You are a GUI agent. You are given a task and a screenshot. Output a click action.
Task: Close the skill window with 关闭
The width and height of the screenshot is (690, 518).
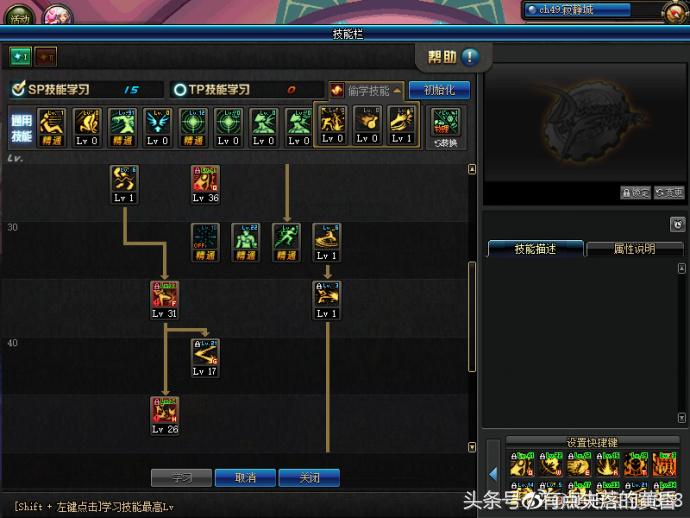[x=309, y=478]
